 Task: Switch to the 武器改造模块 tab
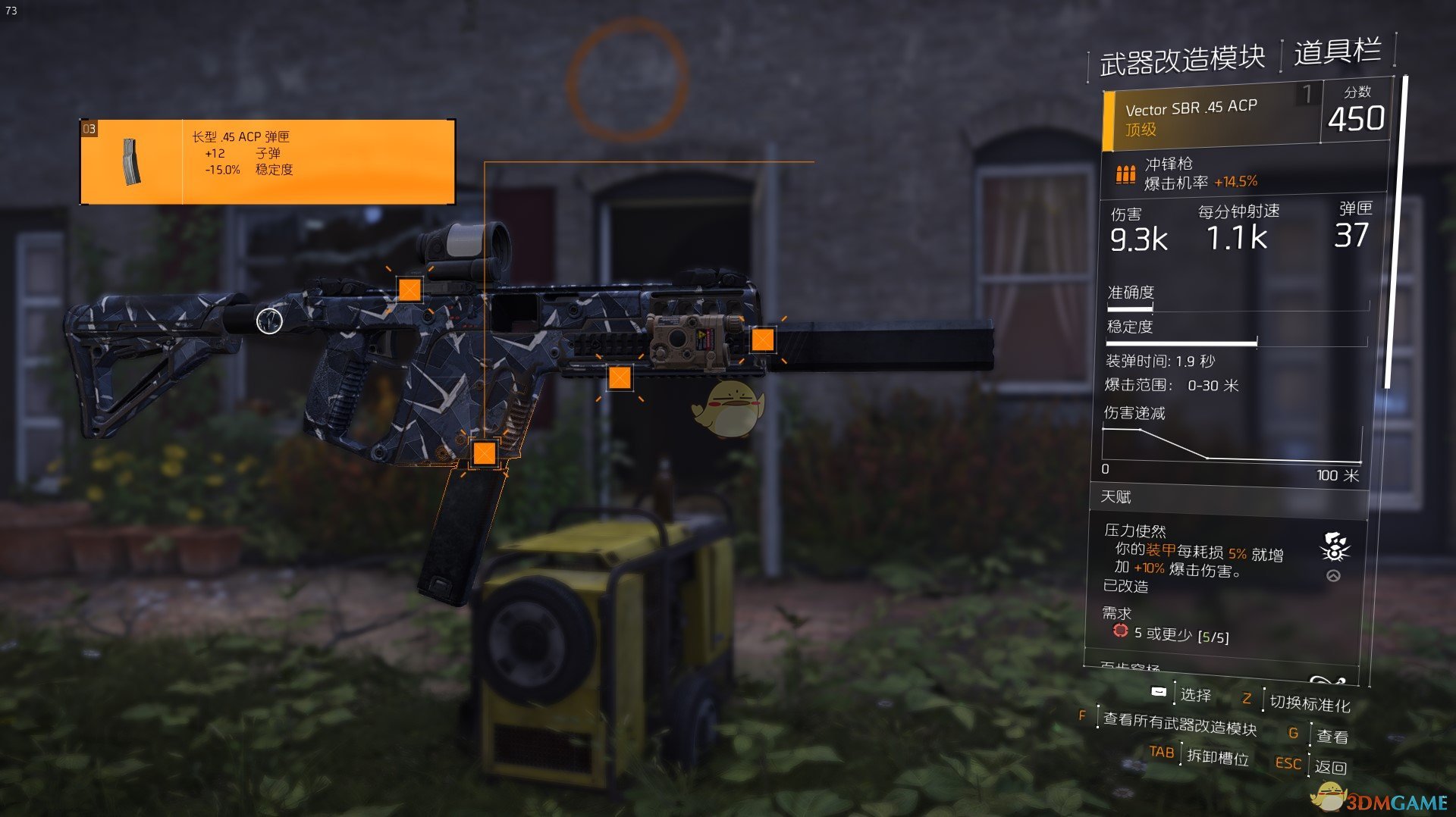pyautogui.click(x=1181, y=60)
